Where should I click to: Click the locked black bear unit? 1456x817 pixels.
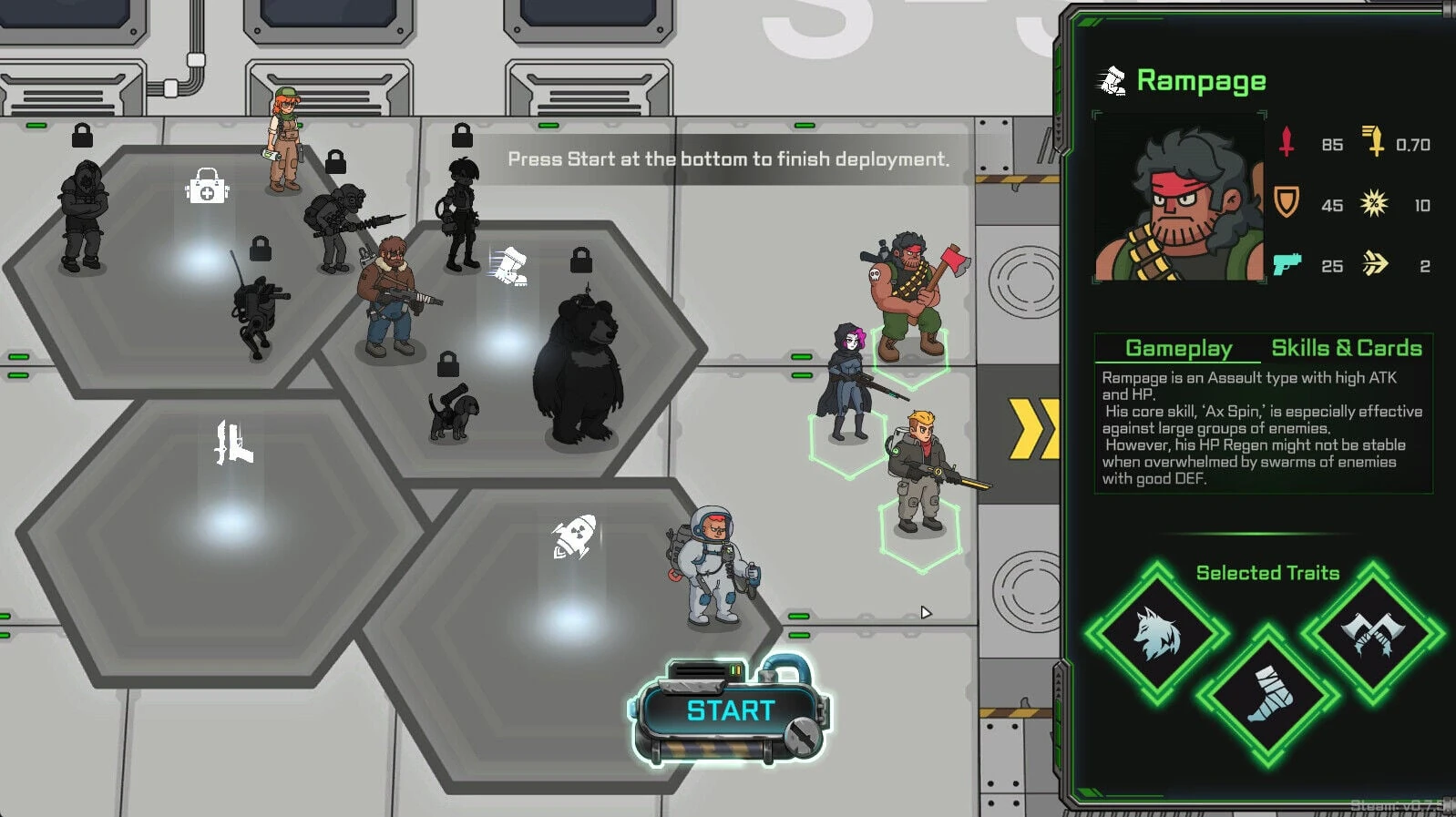point(578,372)
